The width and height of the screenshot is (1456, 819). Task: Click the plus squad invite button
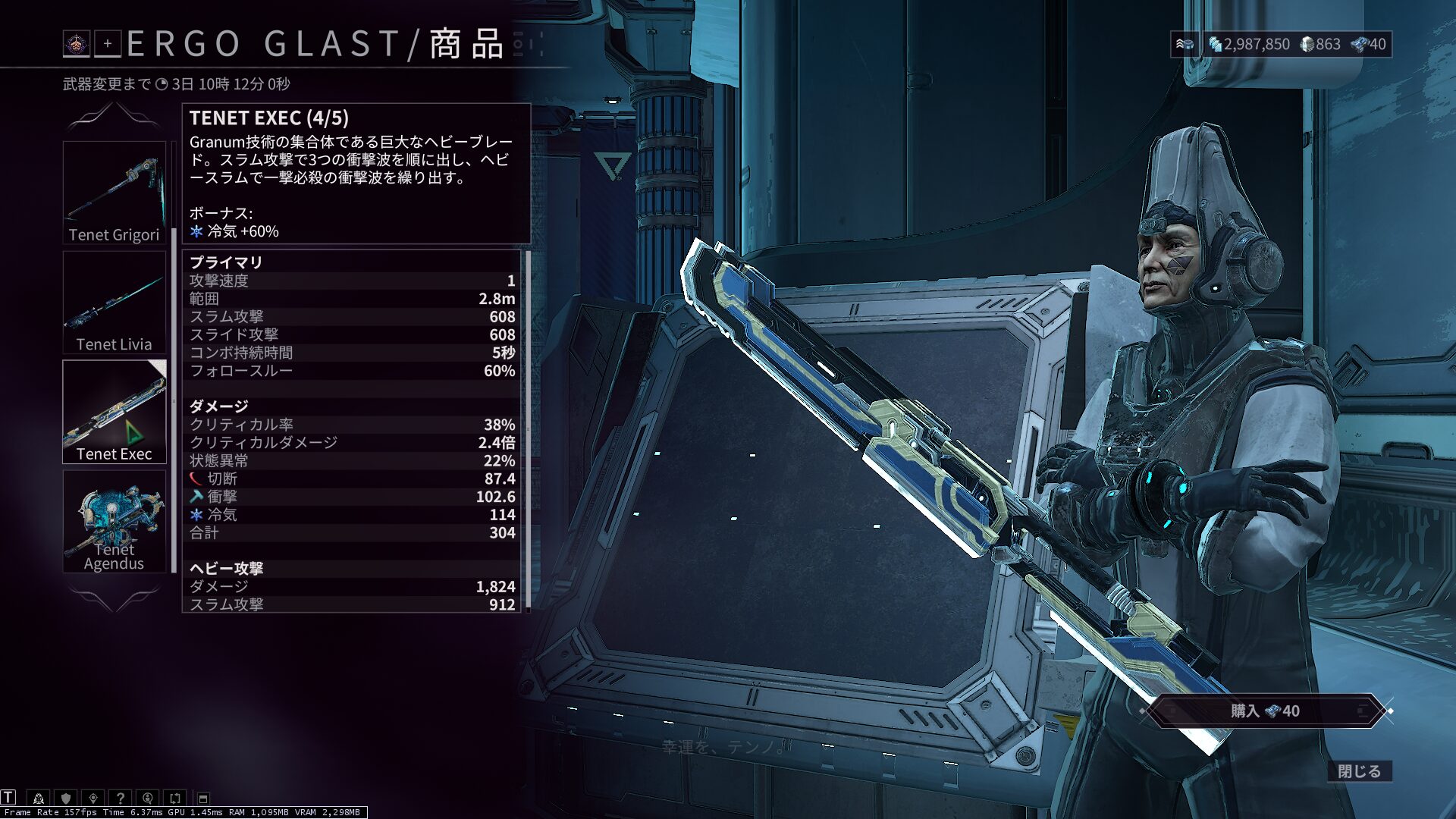coord(108,44)
